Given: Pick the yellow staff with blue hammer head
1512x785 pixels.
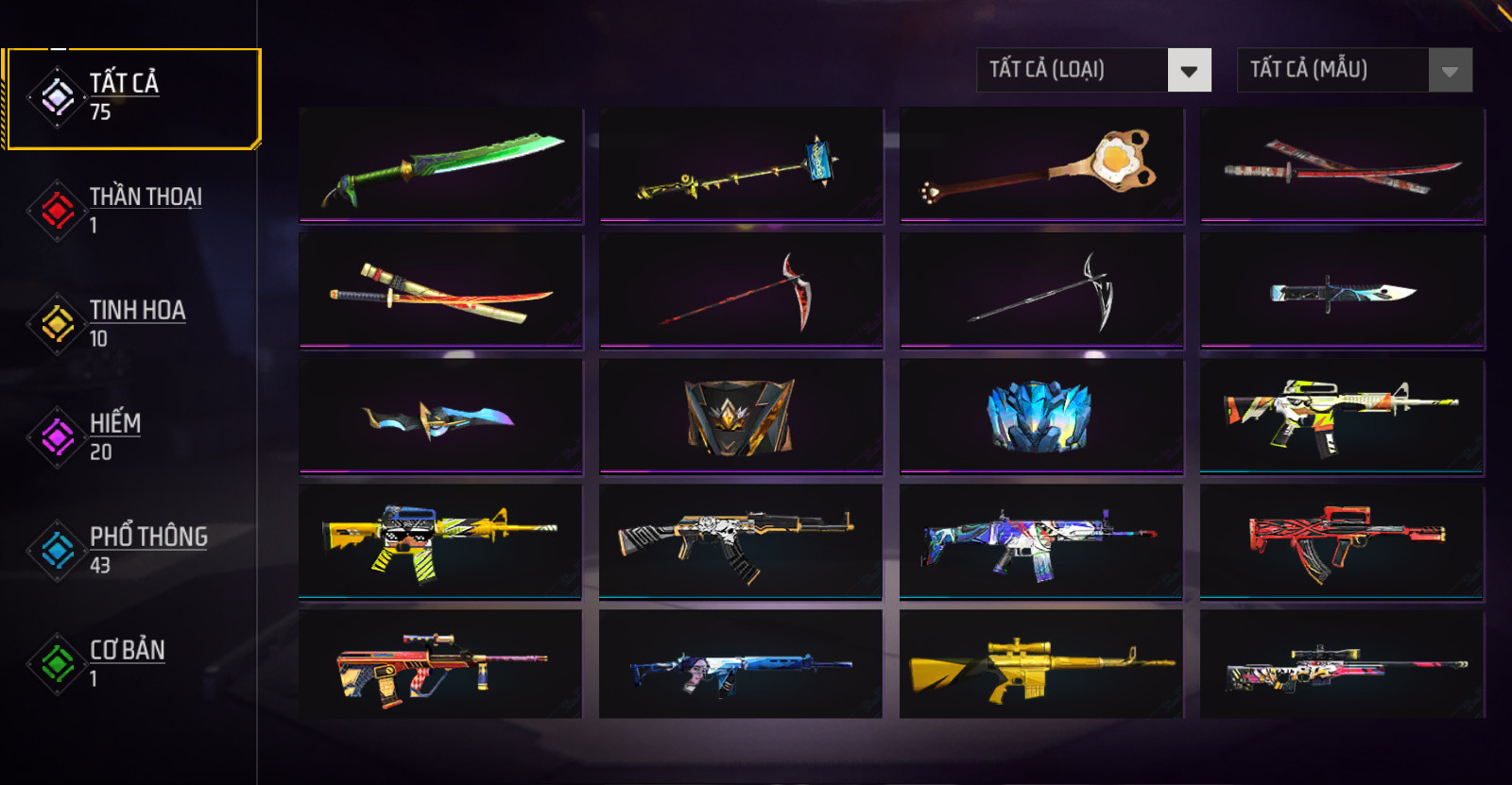Looking at the screenshot, I should point(741,165).
